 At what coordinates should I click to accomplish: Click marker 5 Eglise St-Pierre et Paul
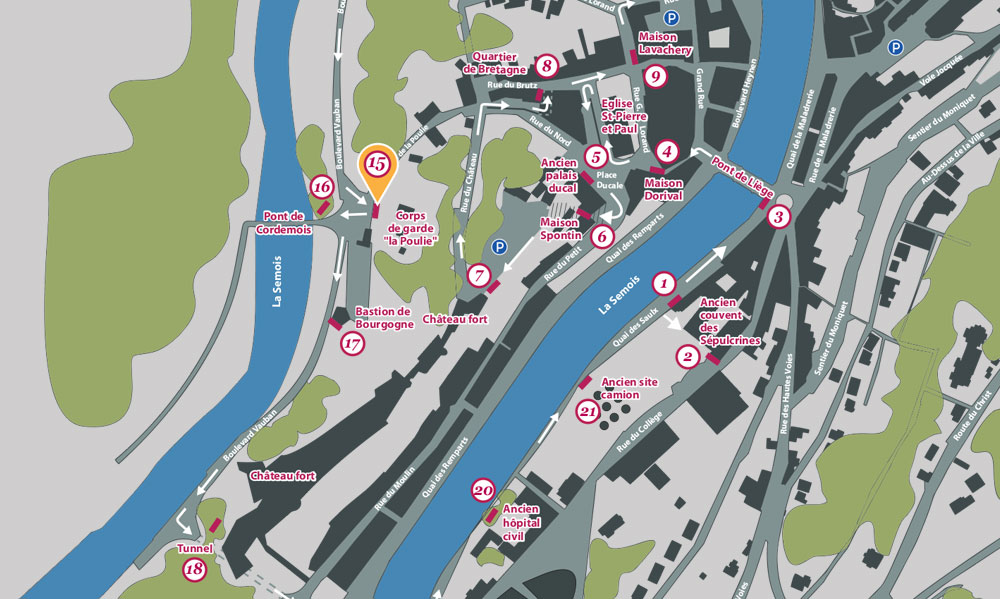click(596, 156)
